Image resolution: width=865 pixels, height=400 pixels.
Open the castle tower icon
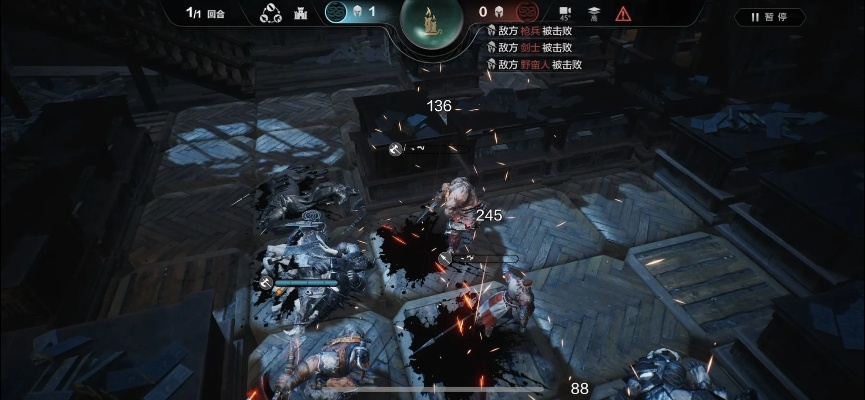pos(298,14)
